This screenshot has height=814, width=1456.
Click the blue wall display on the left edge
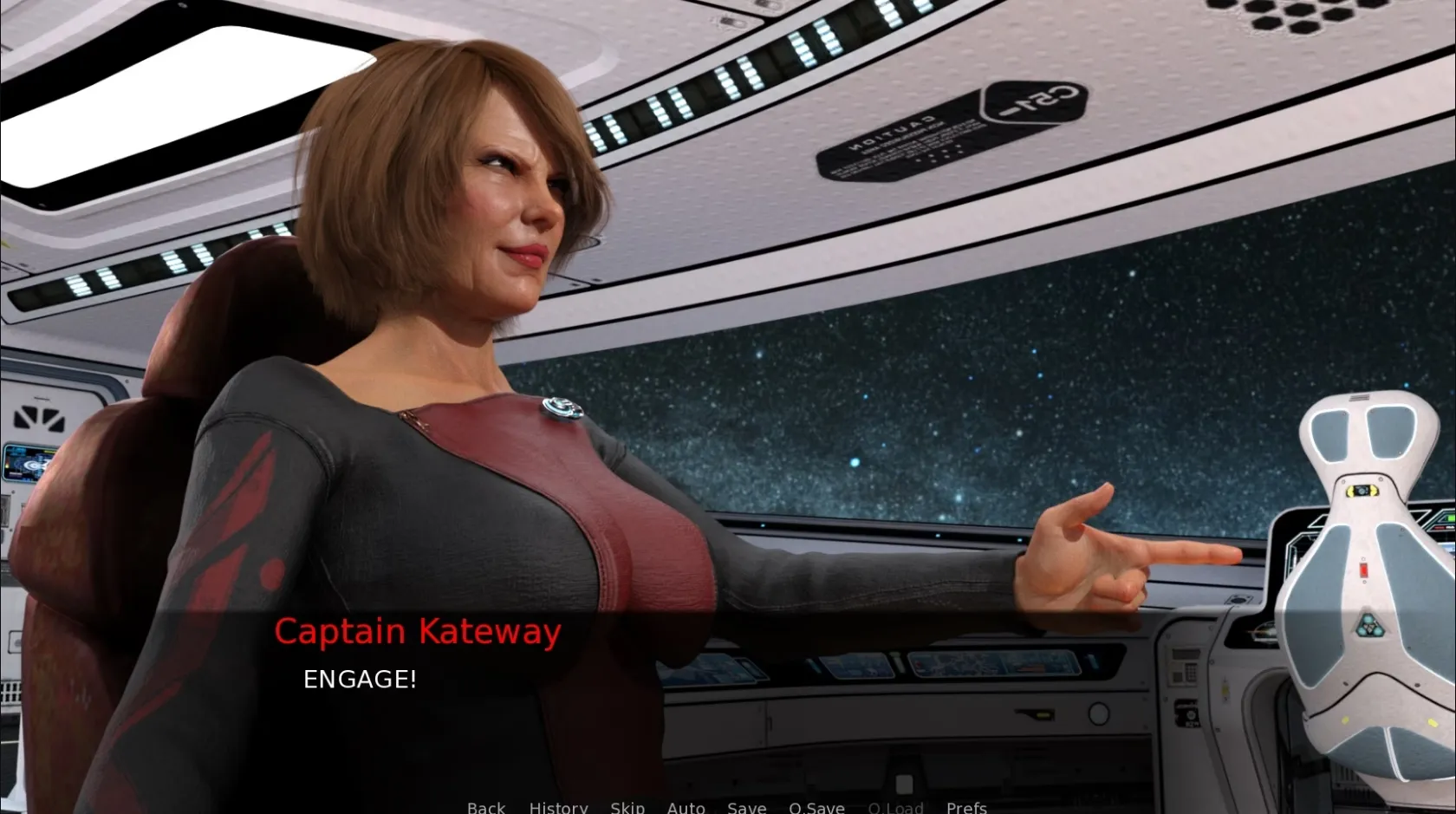[x=26, y=464]
